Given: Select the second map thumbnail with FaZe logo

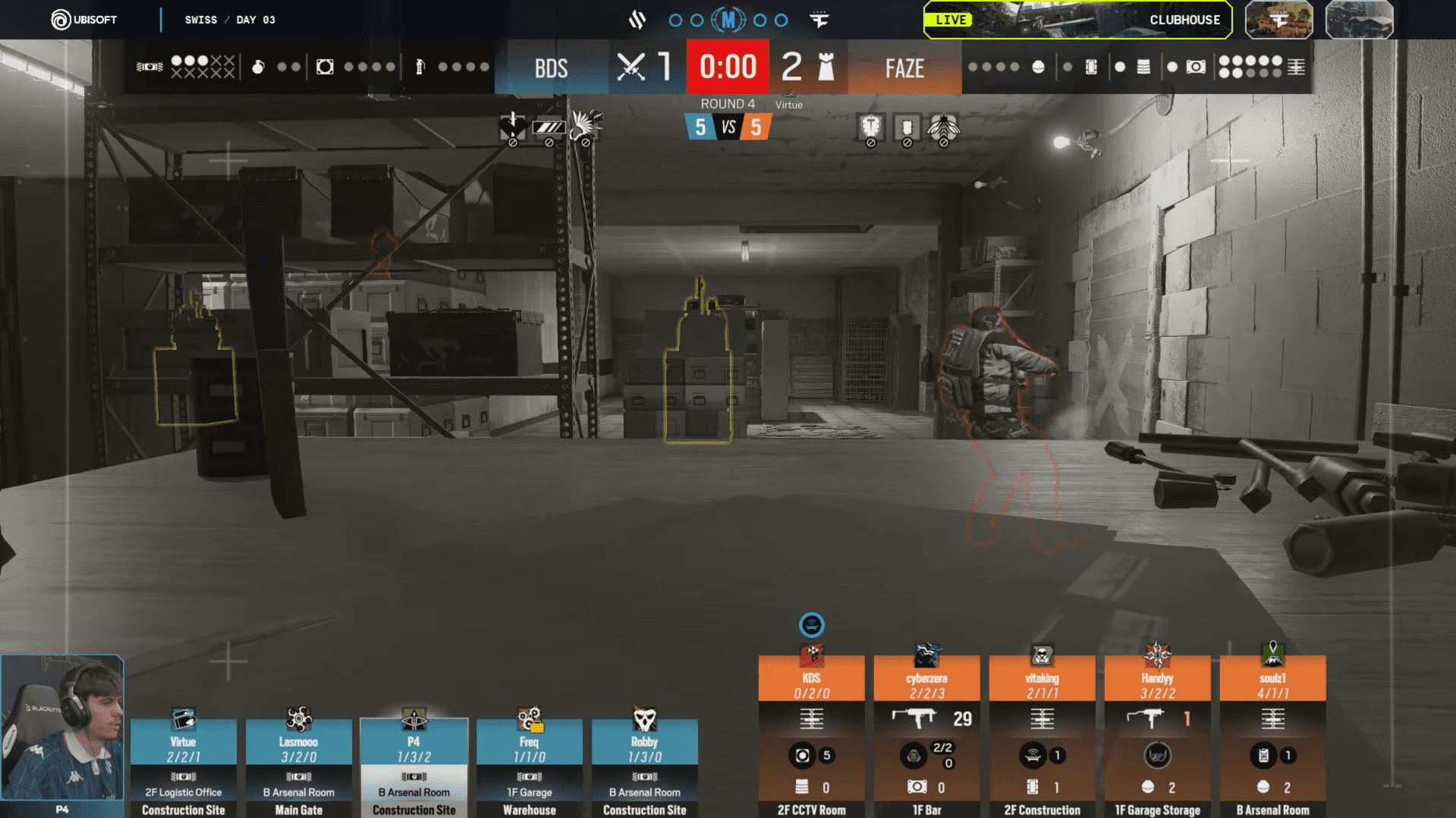Looking at the screenshot, I should pos(1278,20).
